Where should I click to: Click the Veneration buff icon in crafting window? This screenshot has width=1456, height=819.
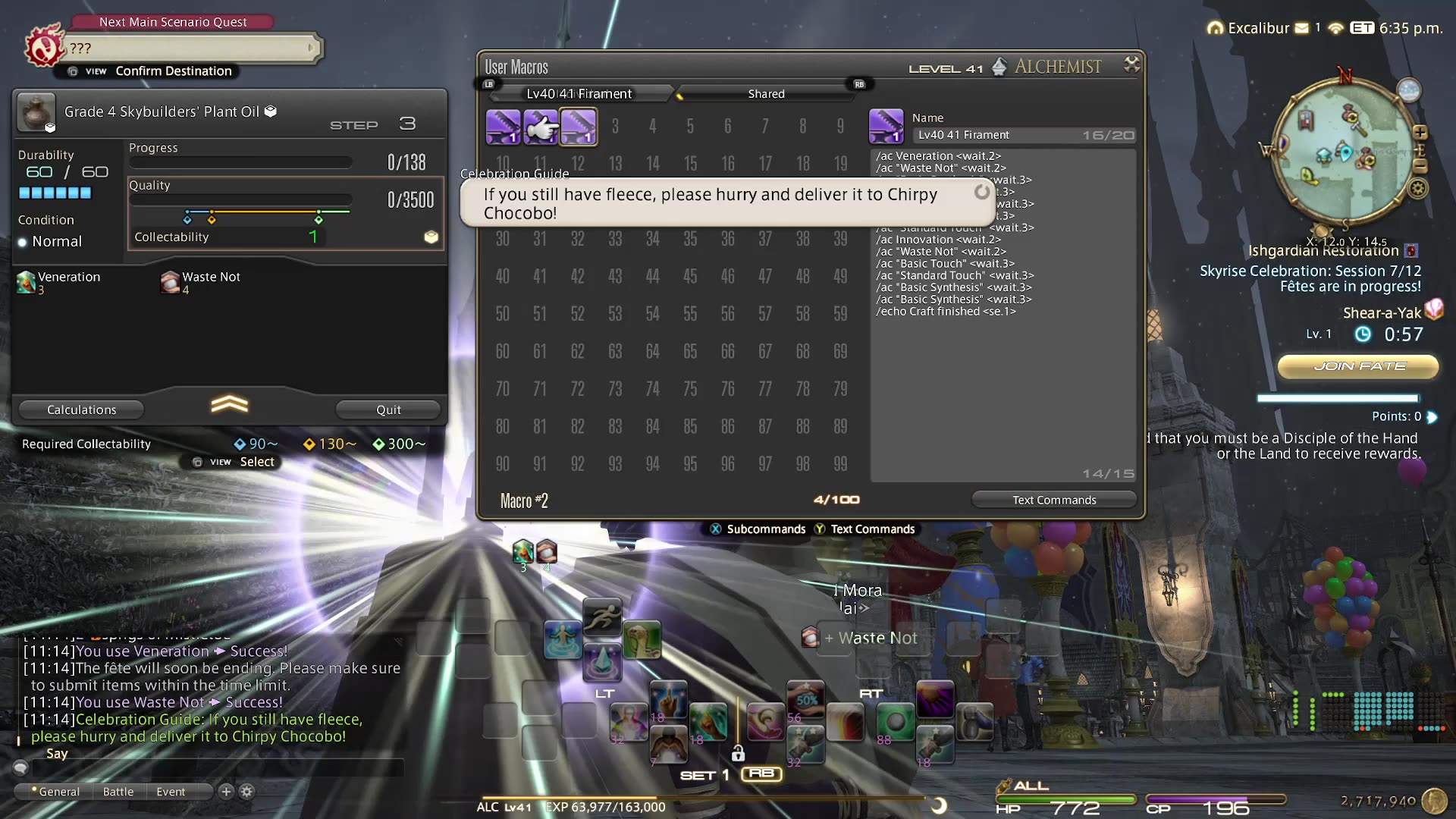[25, 282]
